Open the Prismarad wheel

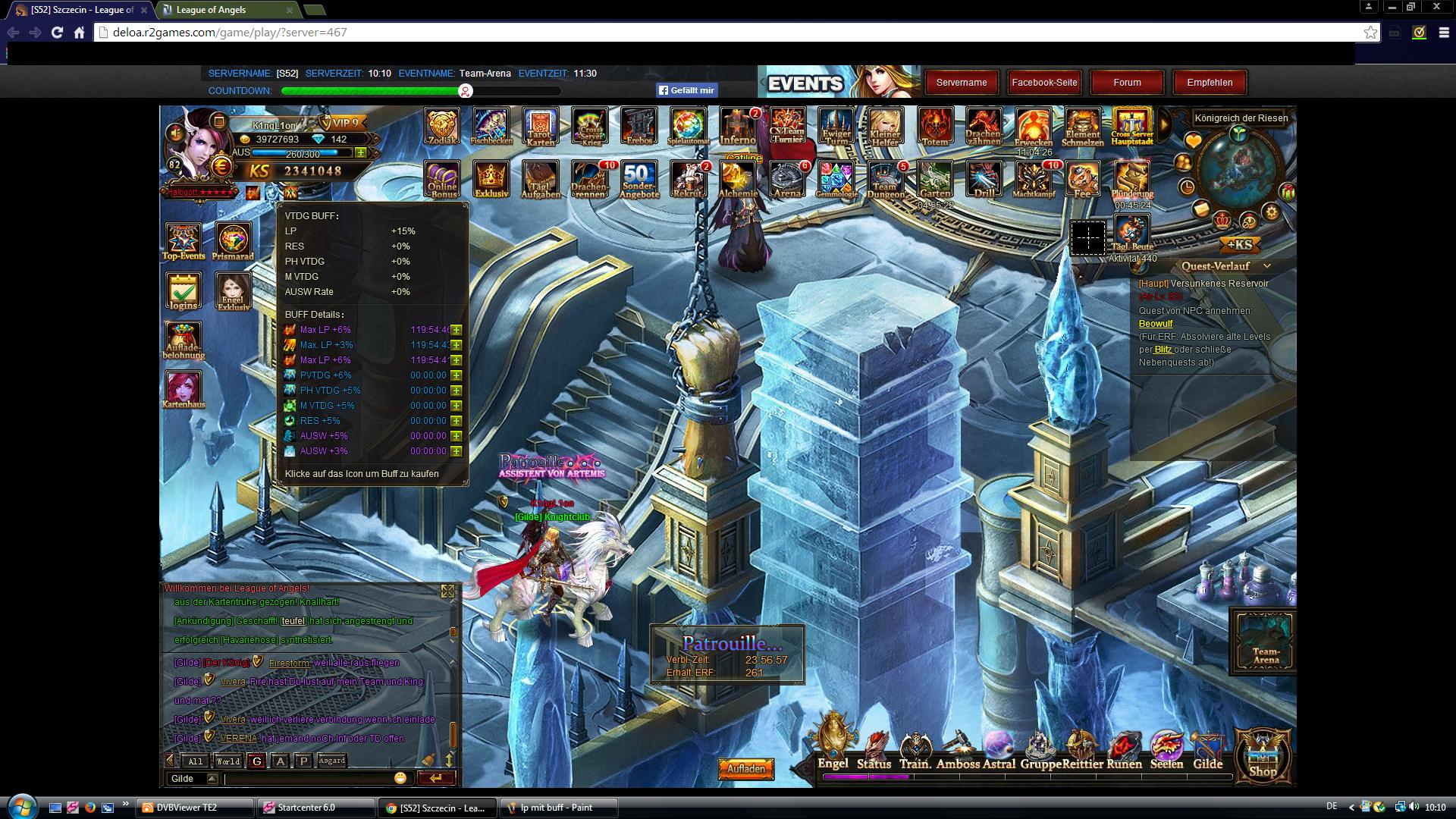point(233,240)
